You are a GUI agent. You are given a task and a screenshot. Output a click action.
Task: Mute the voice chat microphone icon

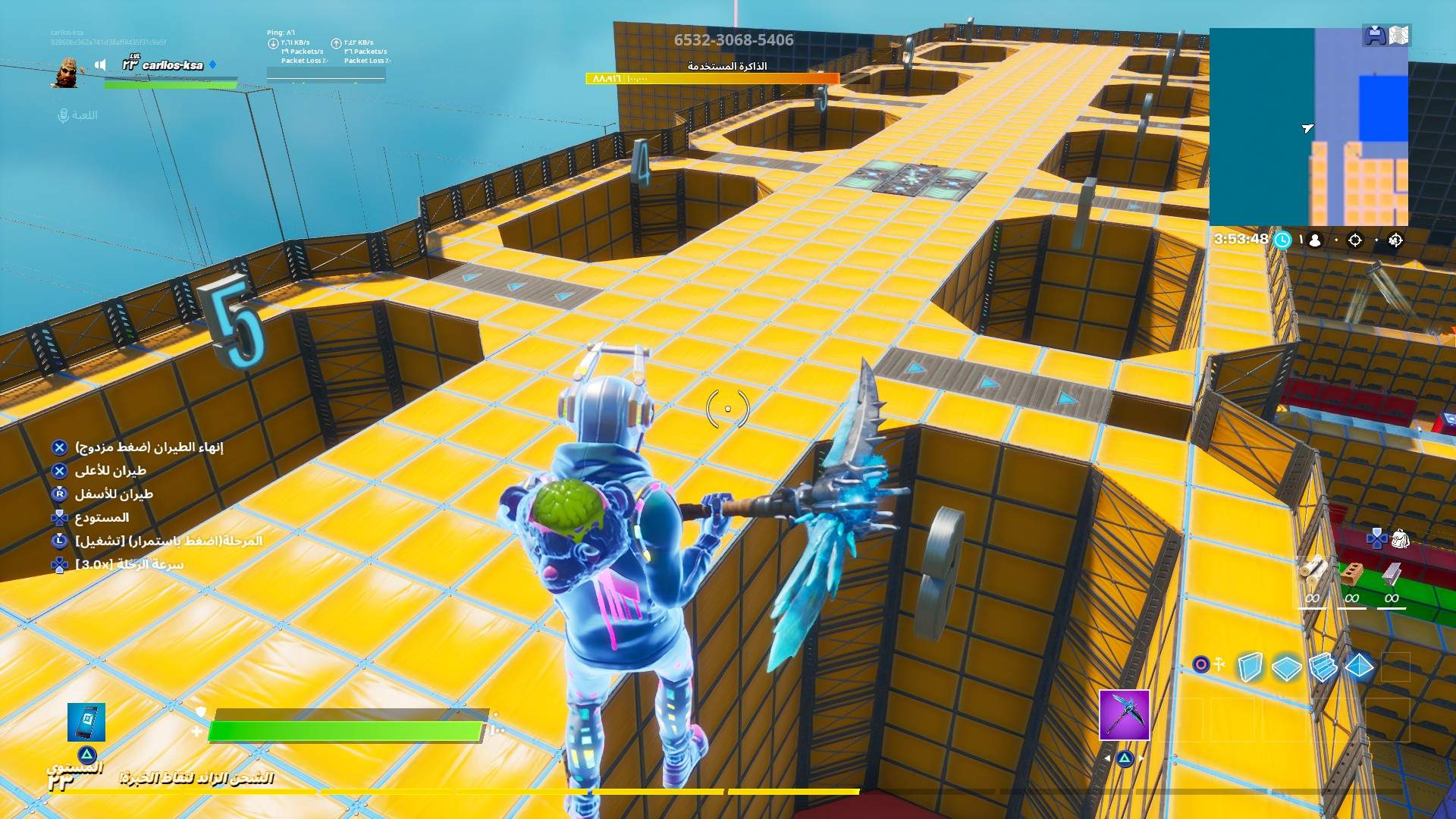(63, 116)
